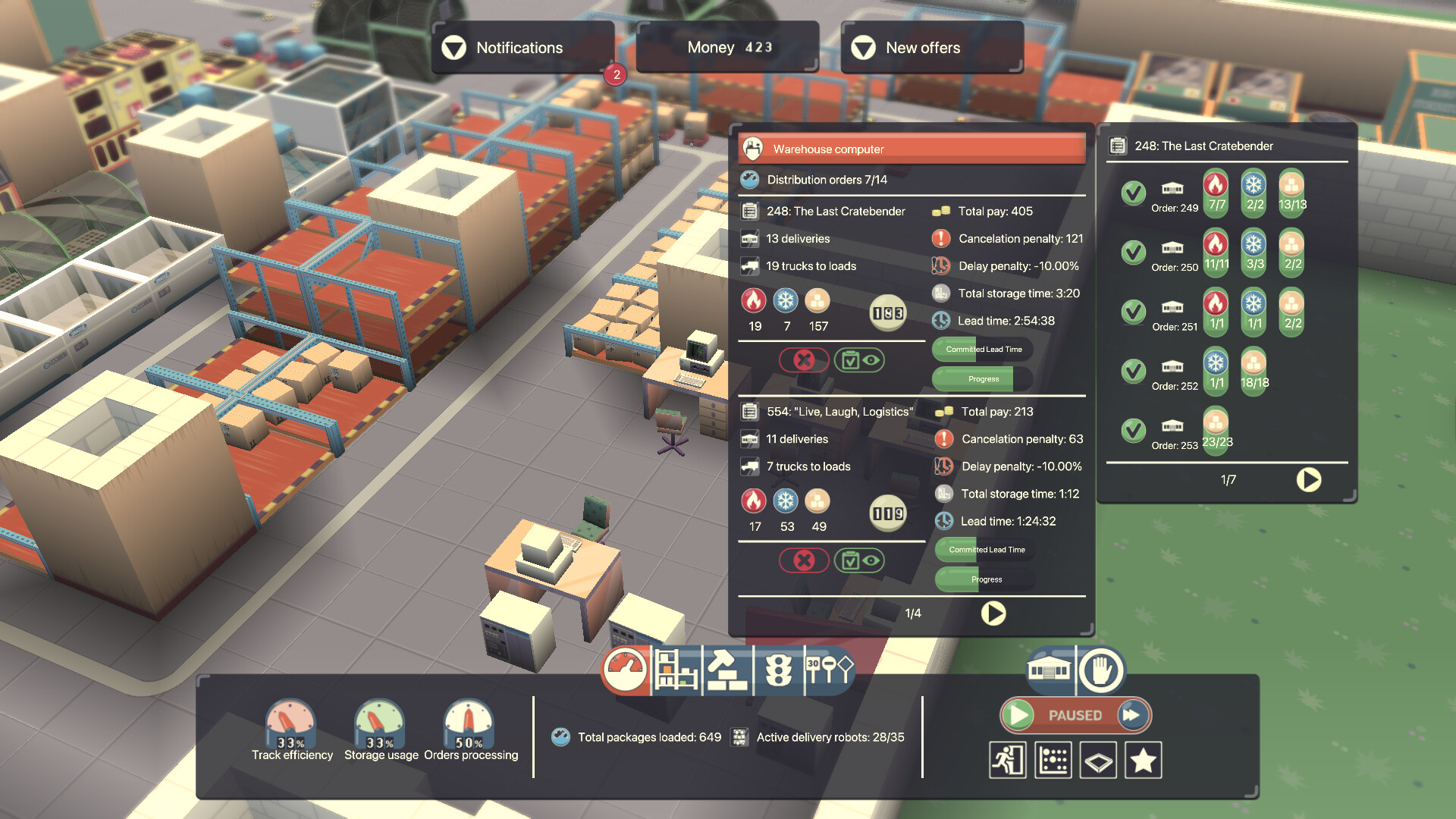Open the statistics chart panel
Screen dimensions: 1456x819
[1053, 759]
